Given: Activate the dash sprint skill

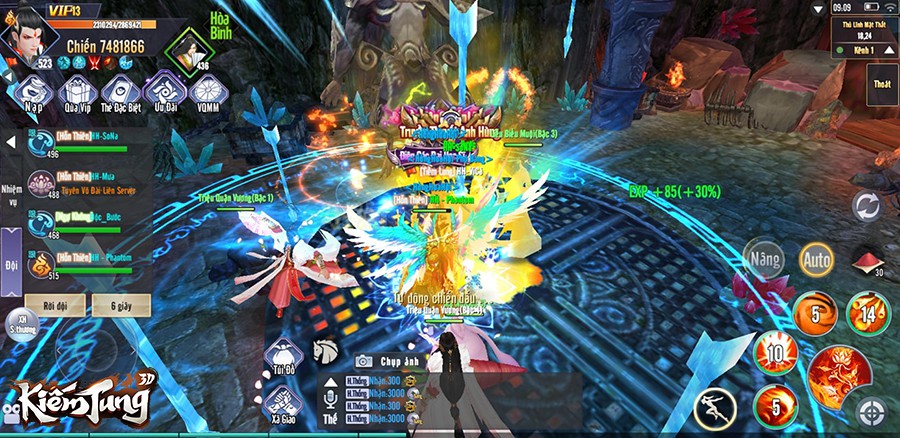Looking at the screenshot, I should point(716,408).
